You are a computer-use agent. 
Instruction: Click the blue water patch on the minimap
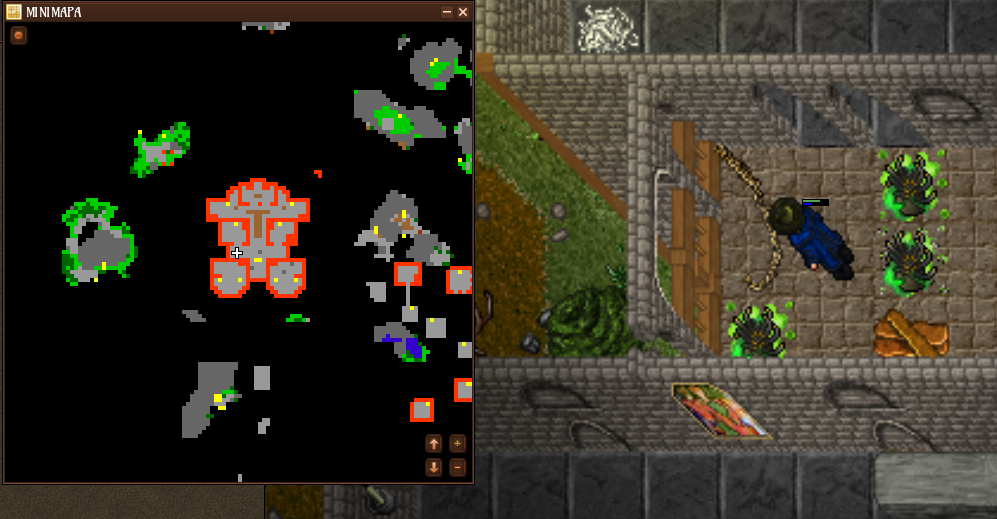[411, 346]
